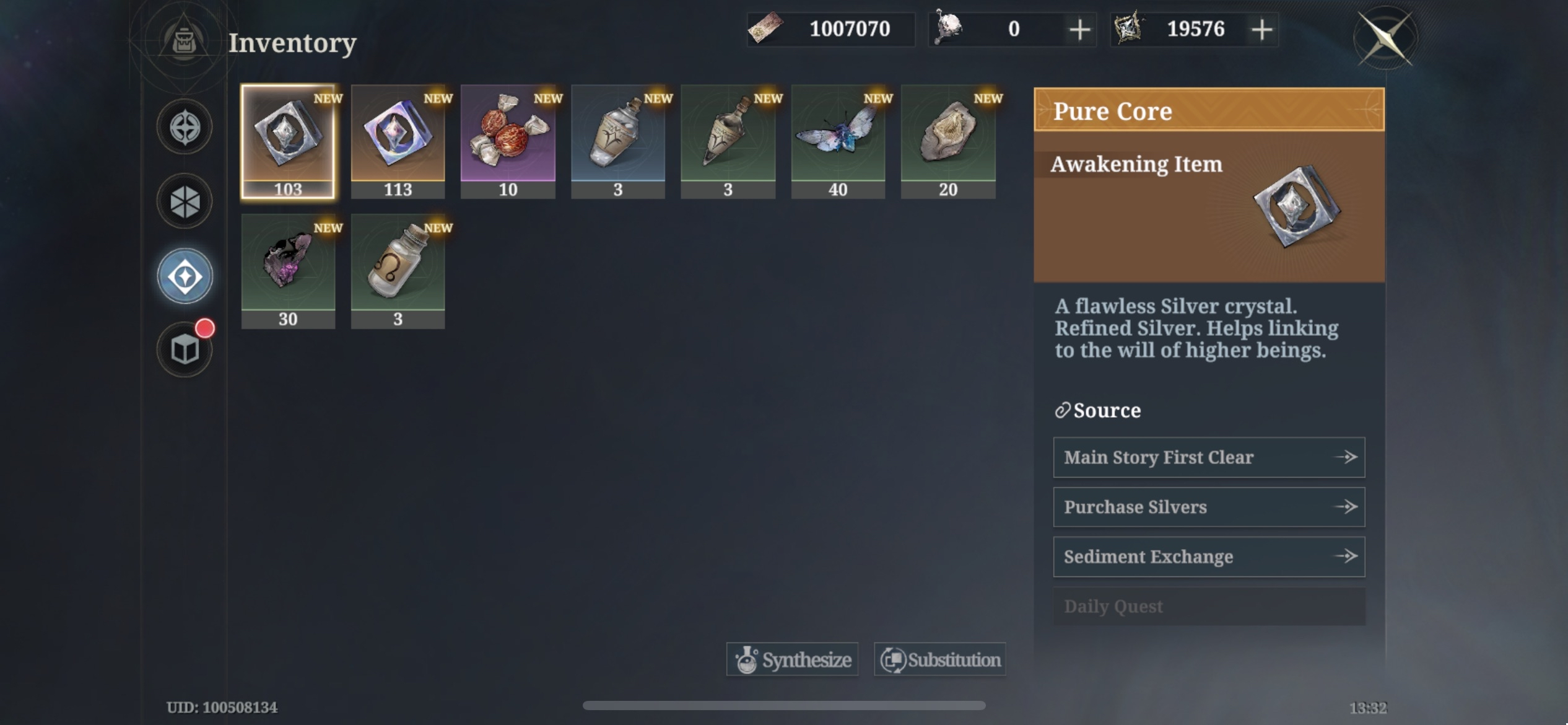Open Main Story First Clear source
1568x725 pixels.
[x=1208, y=457]
